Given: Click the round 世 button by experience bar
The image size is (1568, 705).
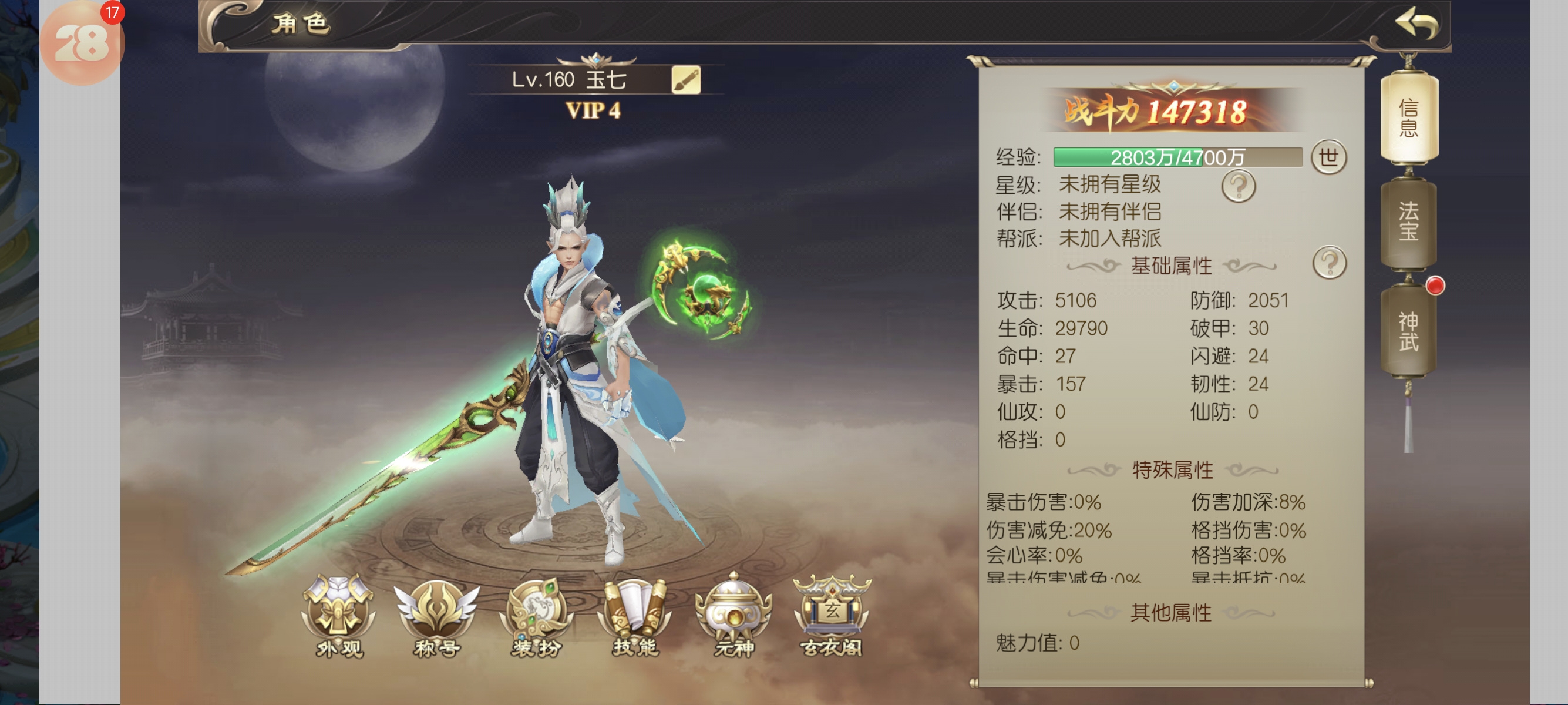Looking at the screenshot, I should [1328, 157].
